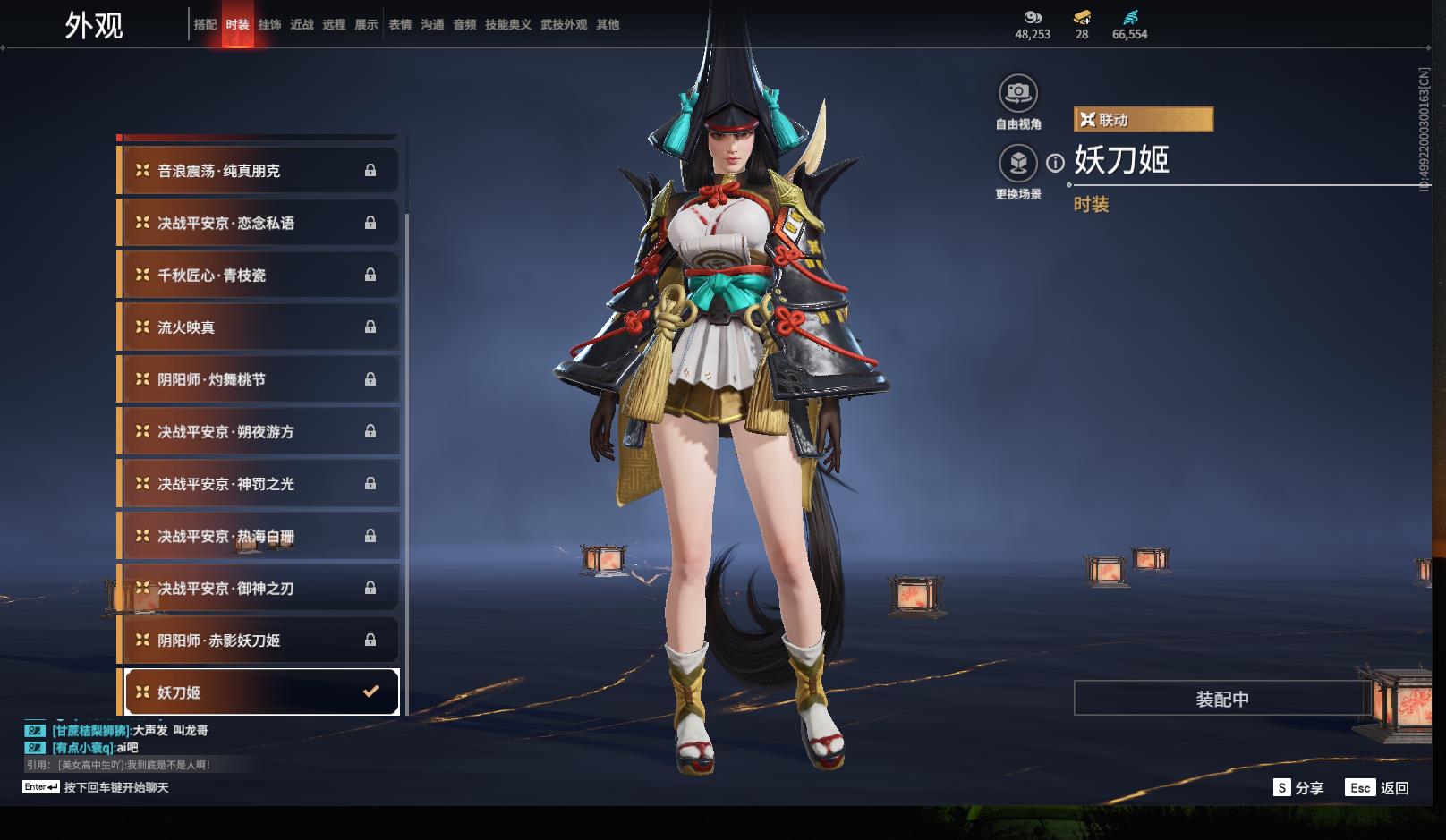Viewport: 1446px width, 840px height.
Task: Select 阴阳师·灼舞桃节 from the list
Action: pyautogui.click(x=259, y=379)
